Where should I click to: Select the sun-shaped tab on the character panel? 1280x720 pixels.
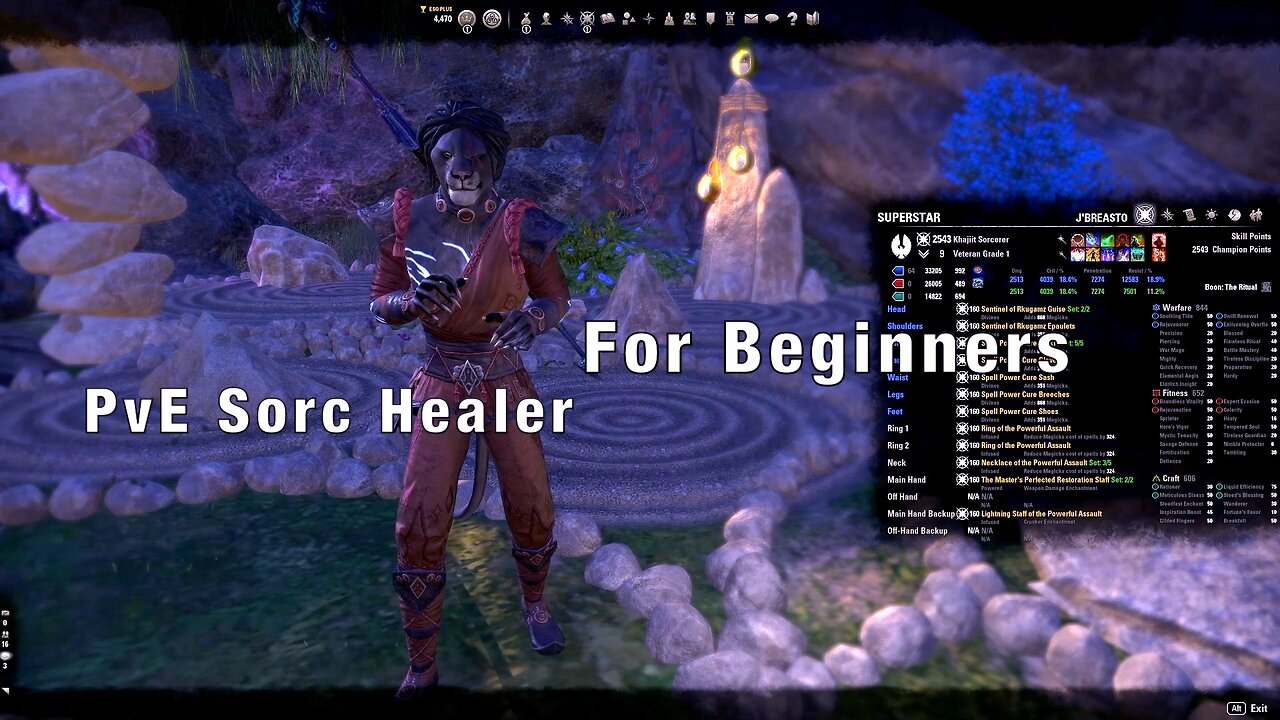point(1212,216)
